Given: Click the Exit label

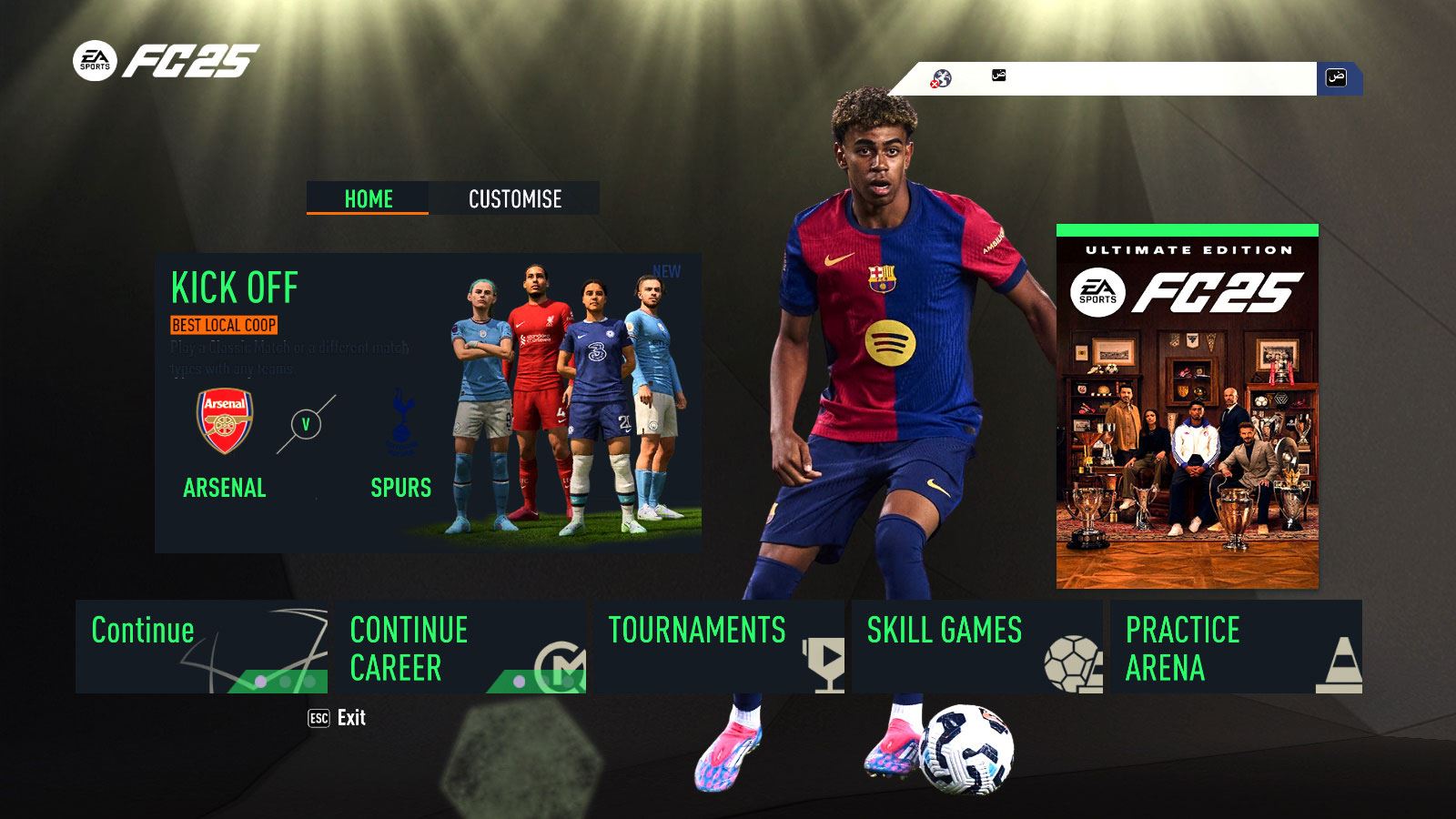Looking at the screenshot, I should click(x=350, y=718).
